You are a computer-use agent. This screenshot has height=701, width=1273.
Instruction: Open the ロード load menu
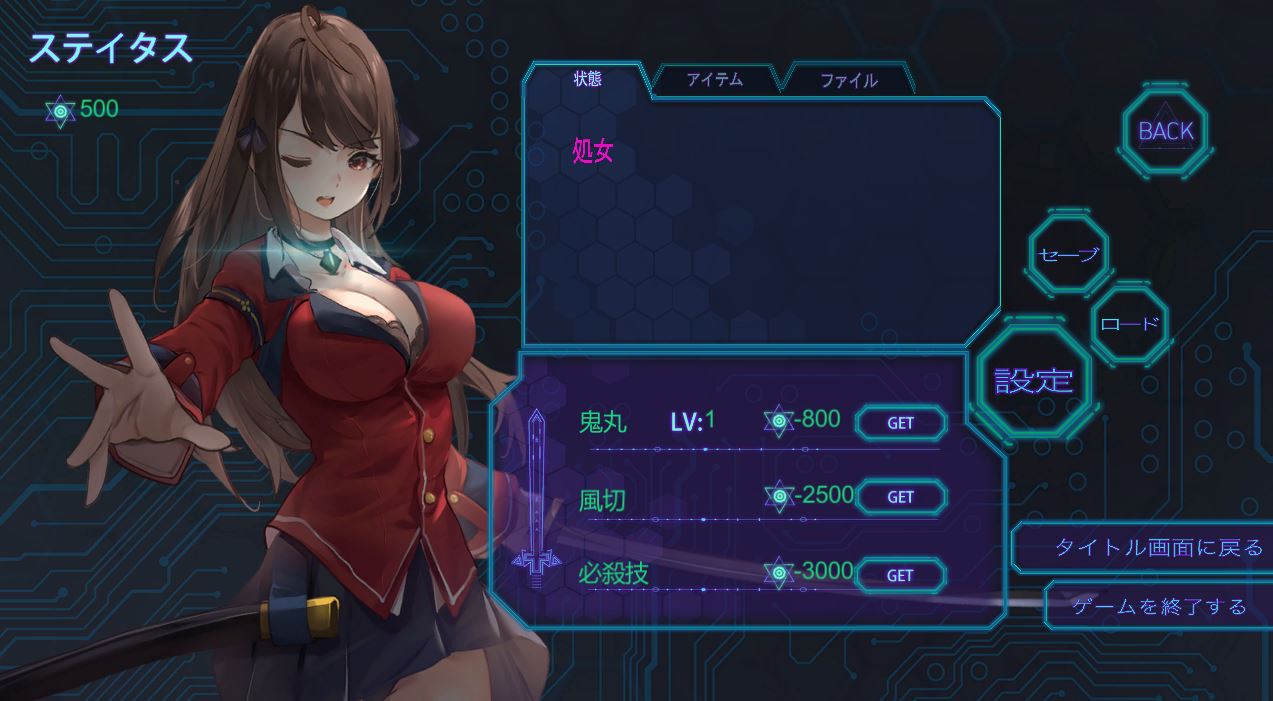coord(1129,324)
